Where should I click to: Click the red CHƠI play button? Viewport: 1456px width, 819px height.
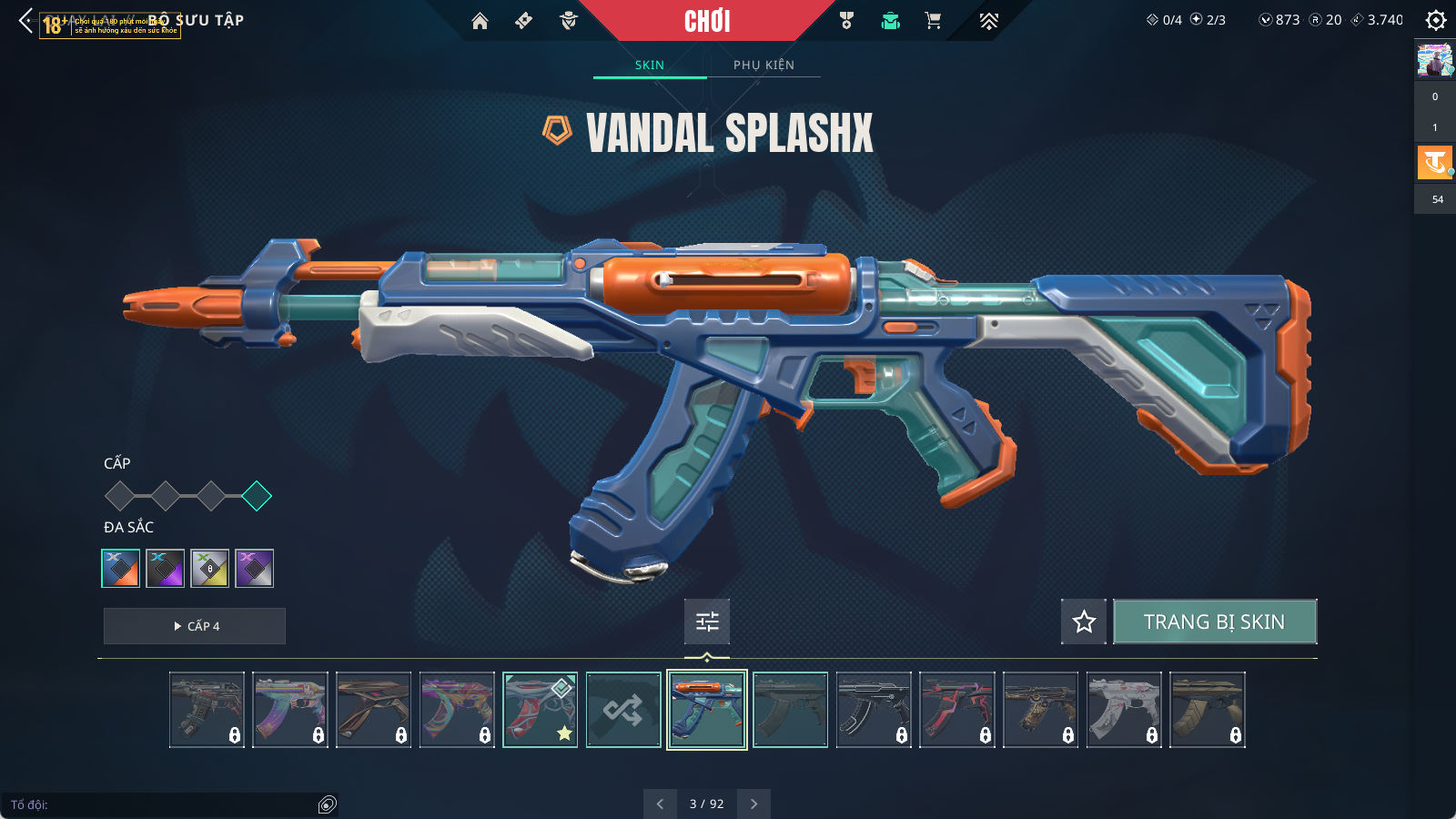[707, 21]
